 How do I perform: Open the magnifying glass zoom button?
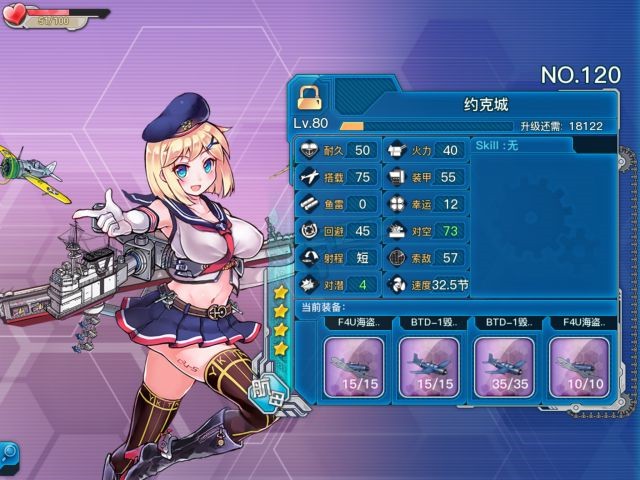(8, 452)
